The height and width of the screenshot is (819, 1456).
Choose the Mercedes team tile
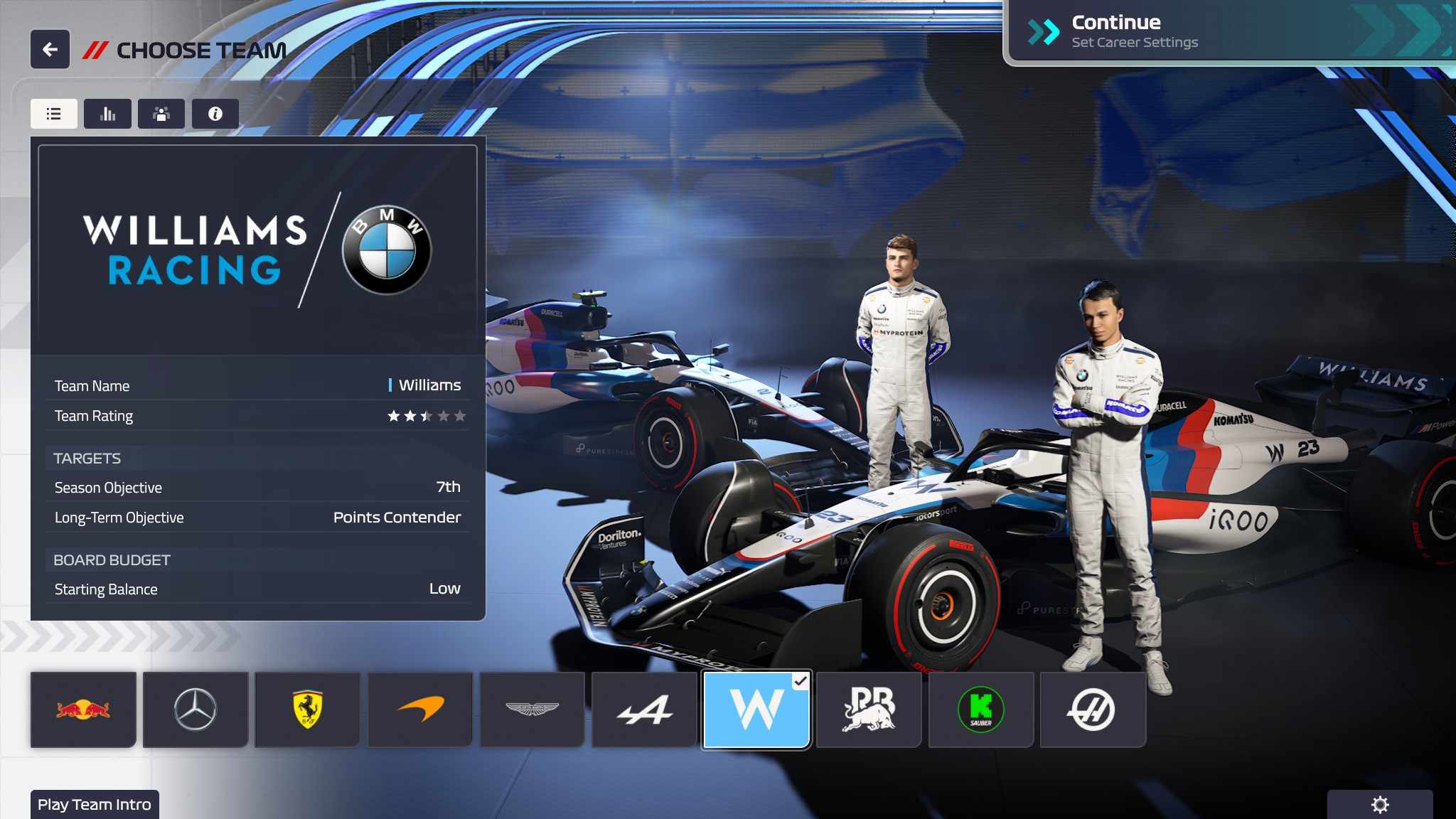point(196,710)
